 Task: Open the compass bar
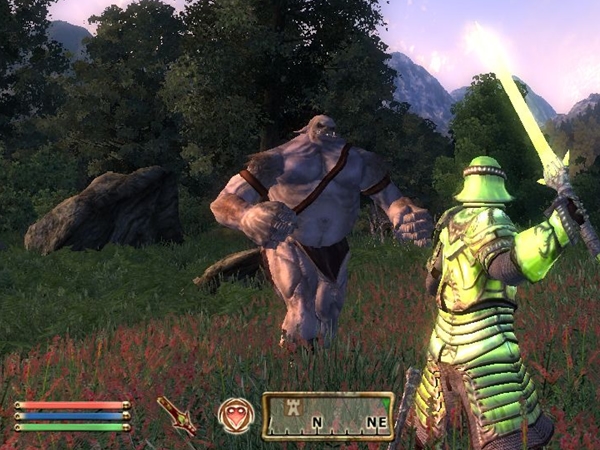click(328, 416)
